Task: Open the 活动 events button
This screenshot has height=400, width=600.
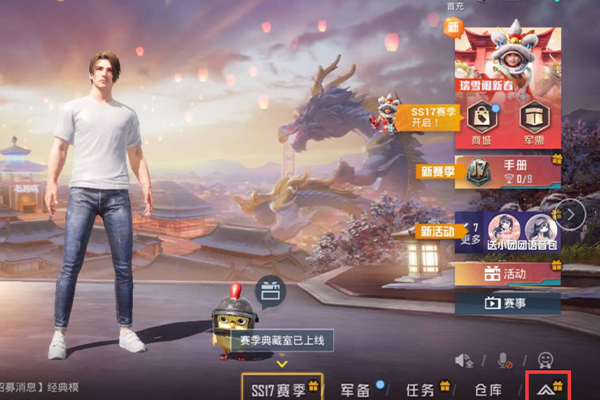Action: [x=508, y=273]
